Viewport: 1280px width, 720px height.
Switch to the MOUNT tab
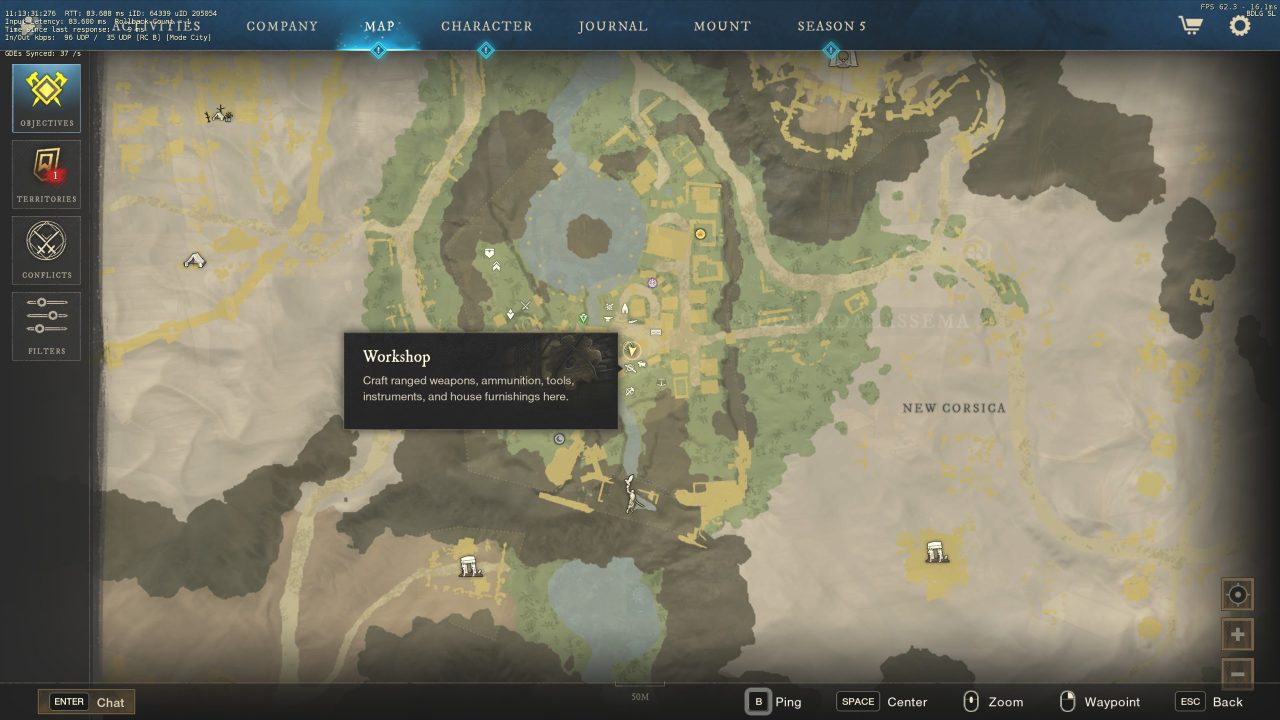pos(722,27)
